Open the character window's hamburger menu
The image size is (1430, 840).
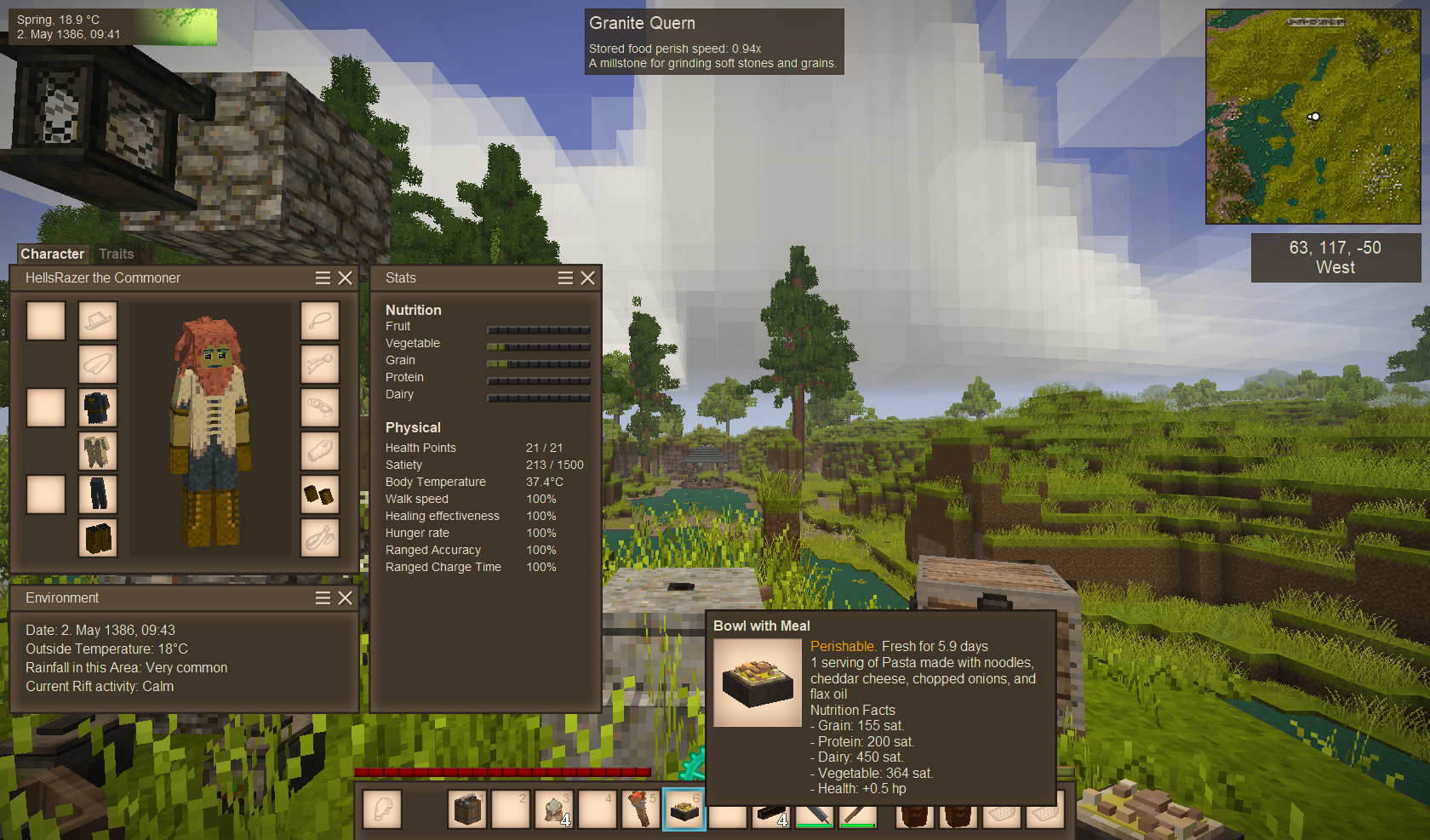coord(323,277)
